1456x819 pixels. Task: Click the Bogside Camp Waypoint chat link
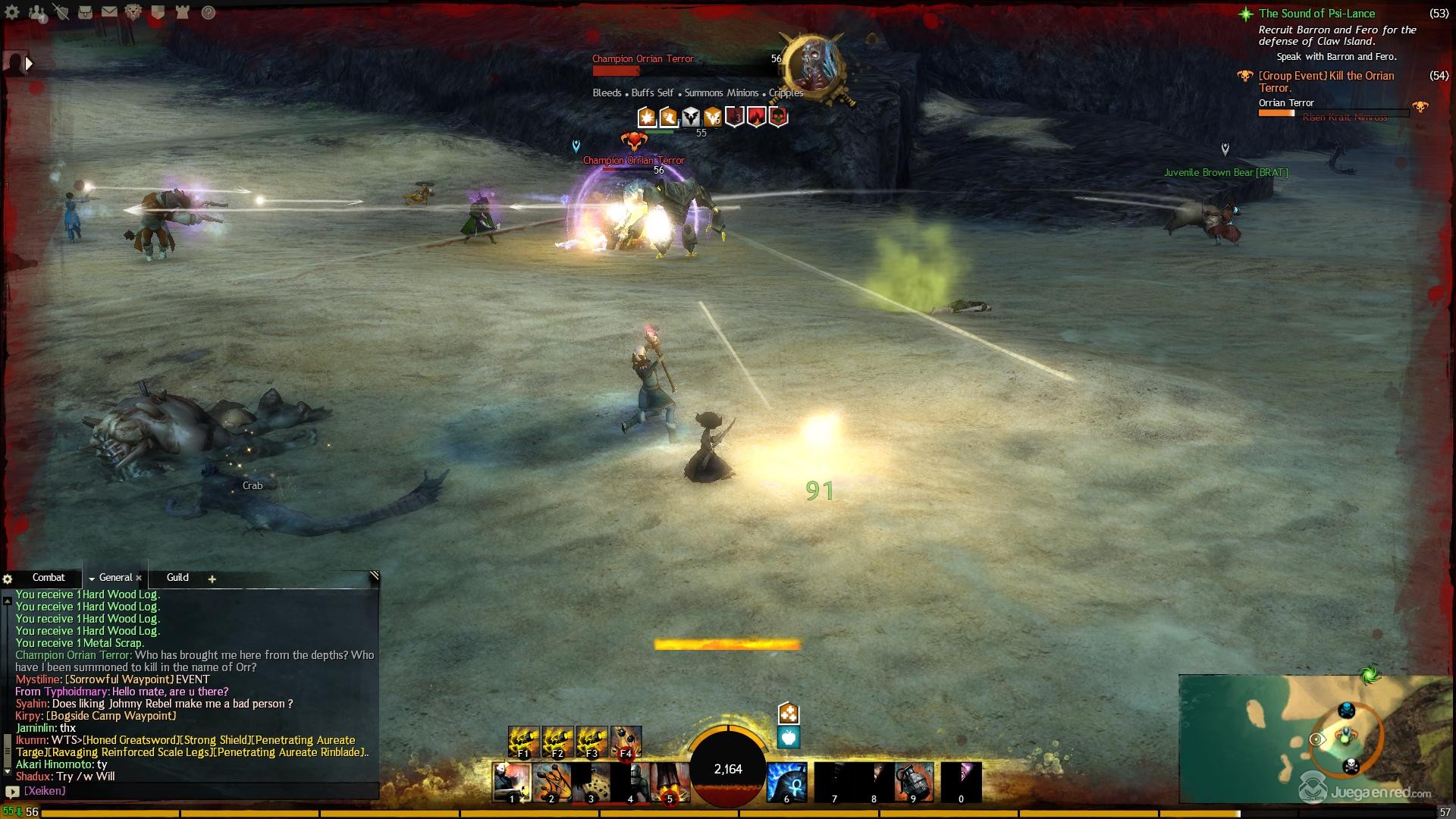[111, 716]
